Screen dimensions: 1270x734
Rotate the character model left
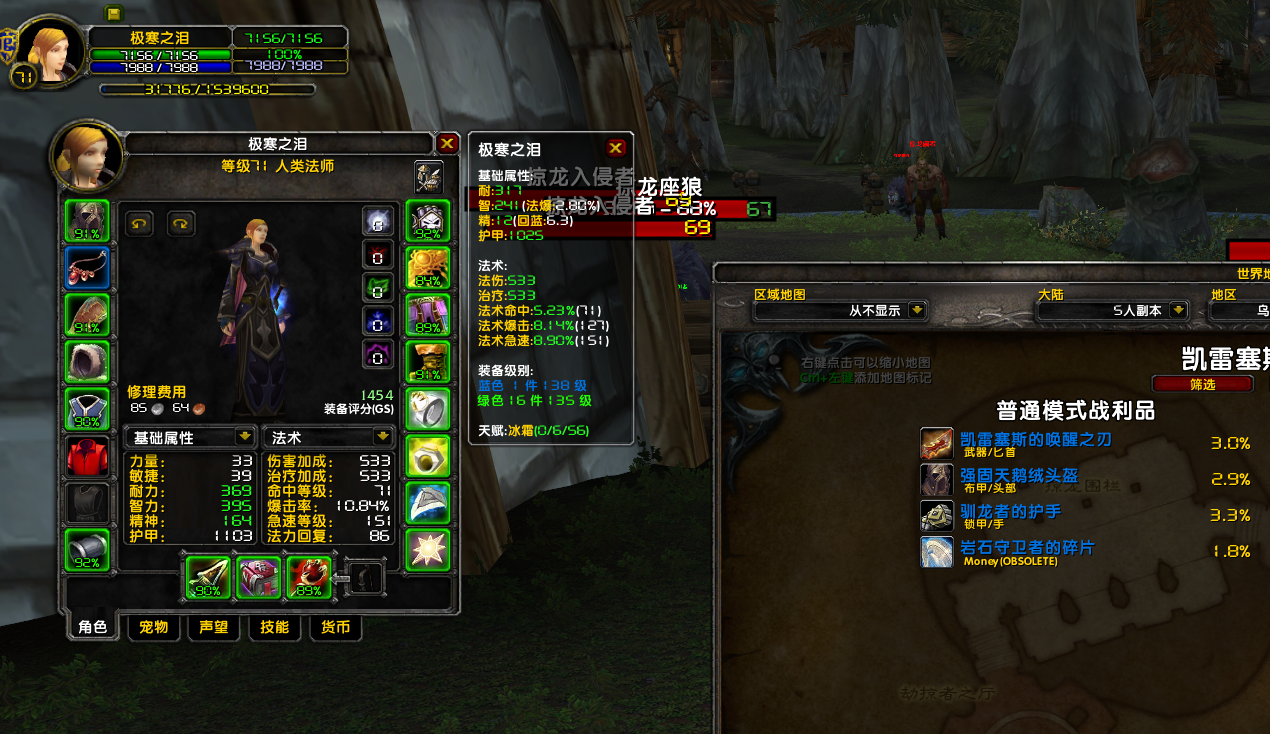[x=139, y=223]
